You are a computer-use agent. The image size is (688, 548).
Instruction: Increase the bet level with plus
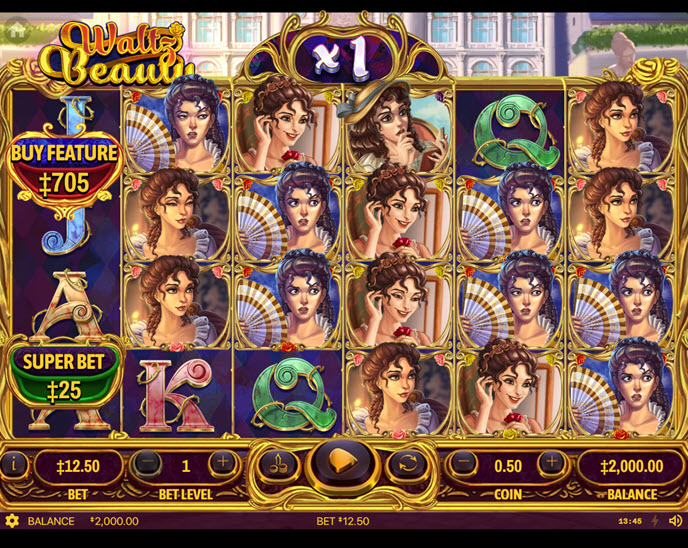(x=222, y=464)
